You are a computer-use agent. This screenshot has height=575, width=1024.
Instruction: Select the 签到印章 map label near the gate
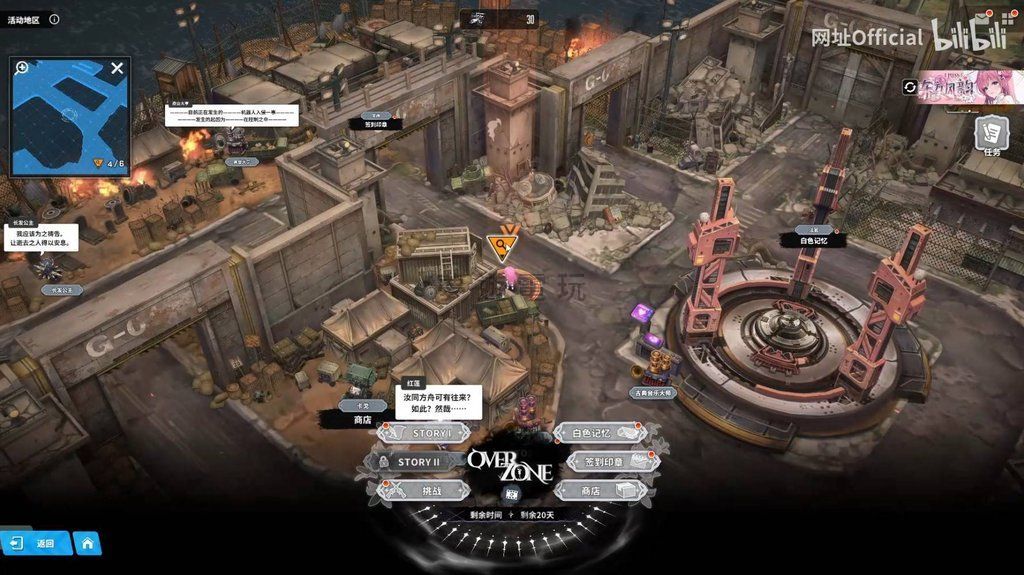(376, 124)
